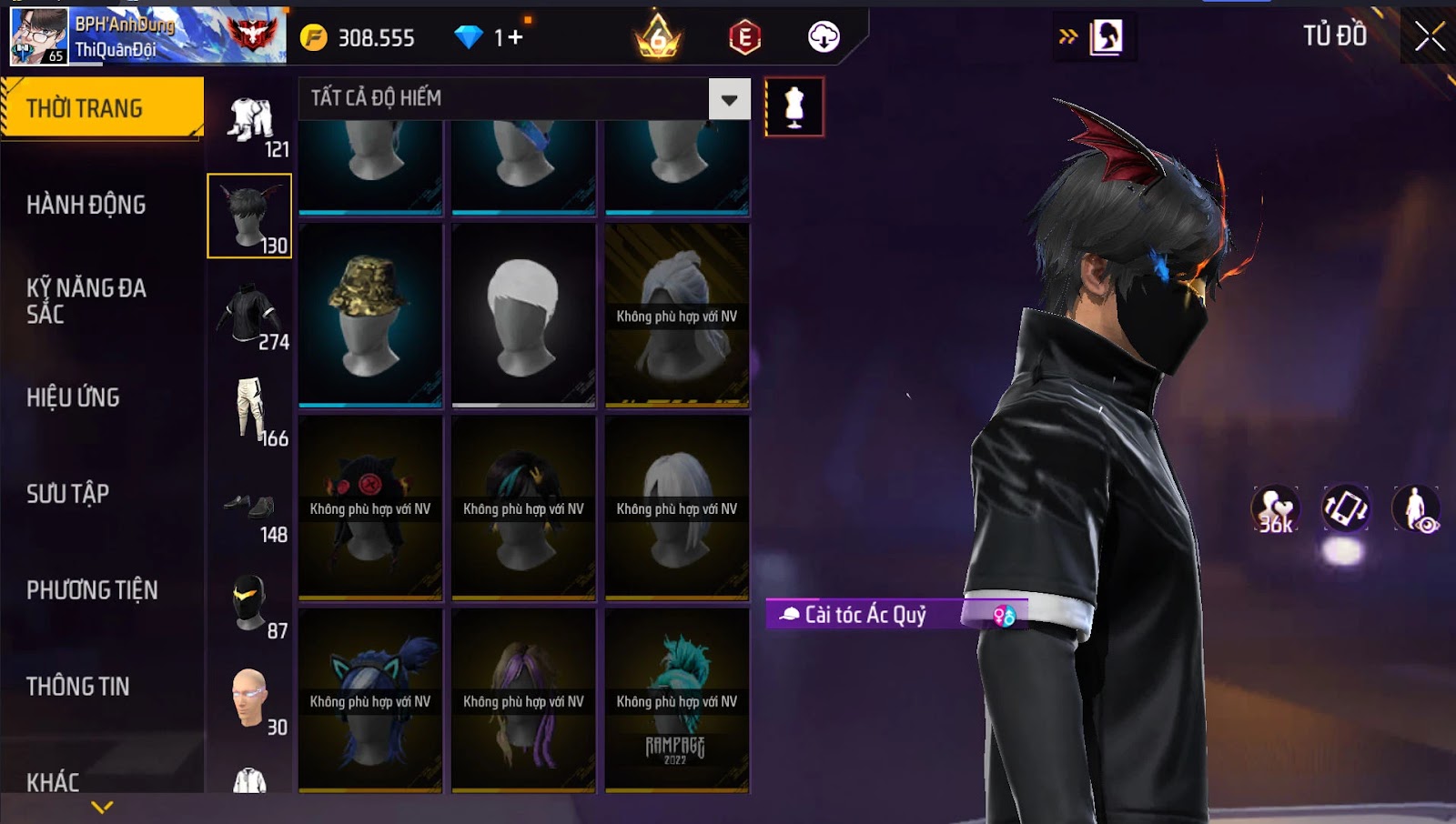Select the KỸ NĂNG ĐA SẮC tab

(x=86, y=301)
